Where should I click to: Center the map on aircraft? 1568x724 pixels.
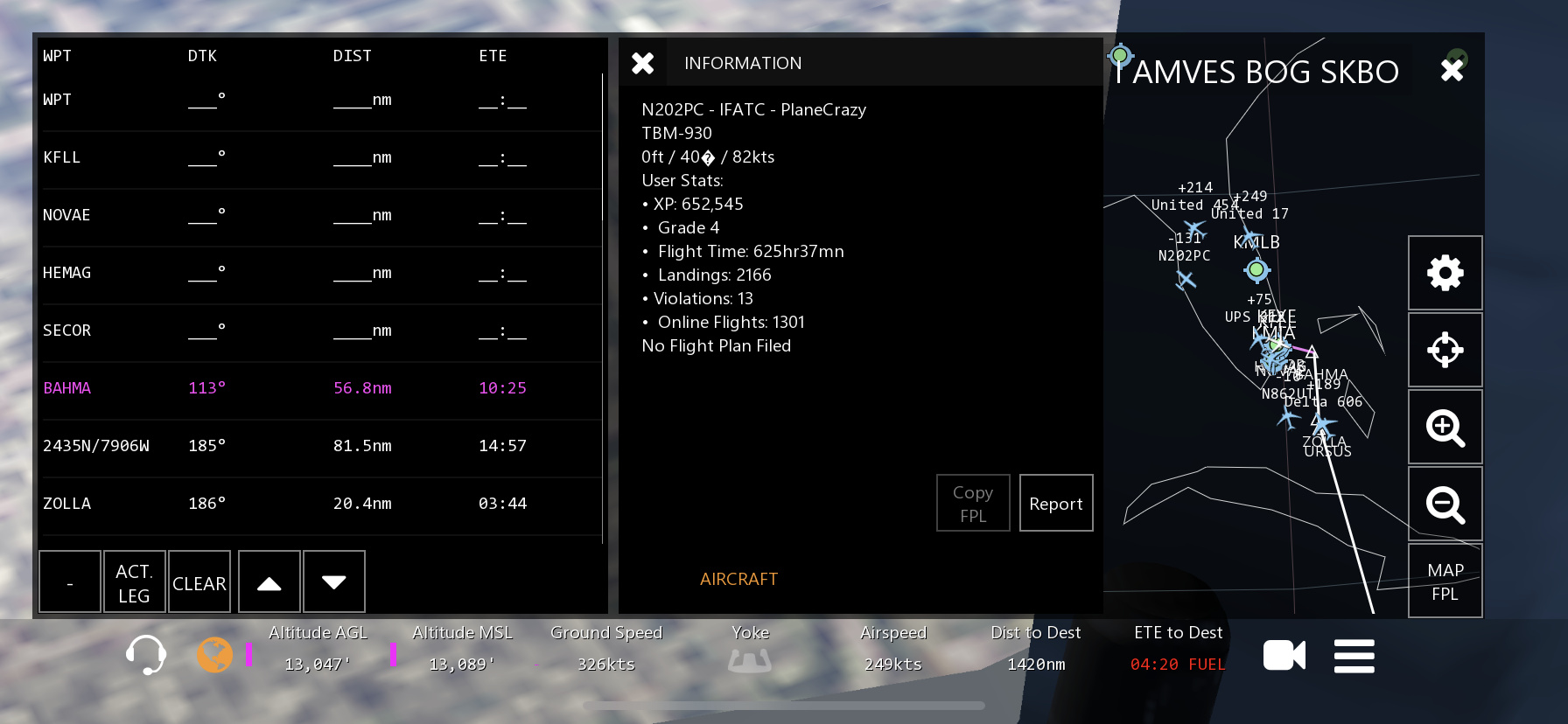pos(1445,350)
